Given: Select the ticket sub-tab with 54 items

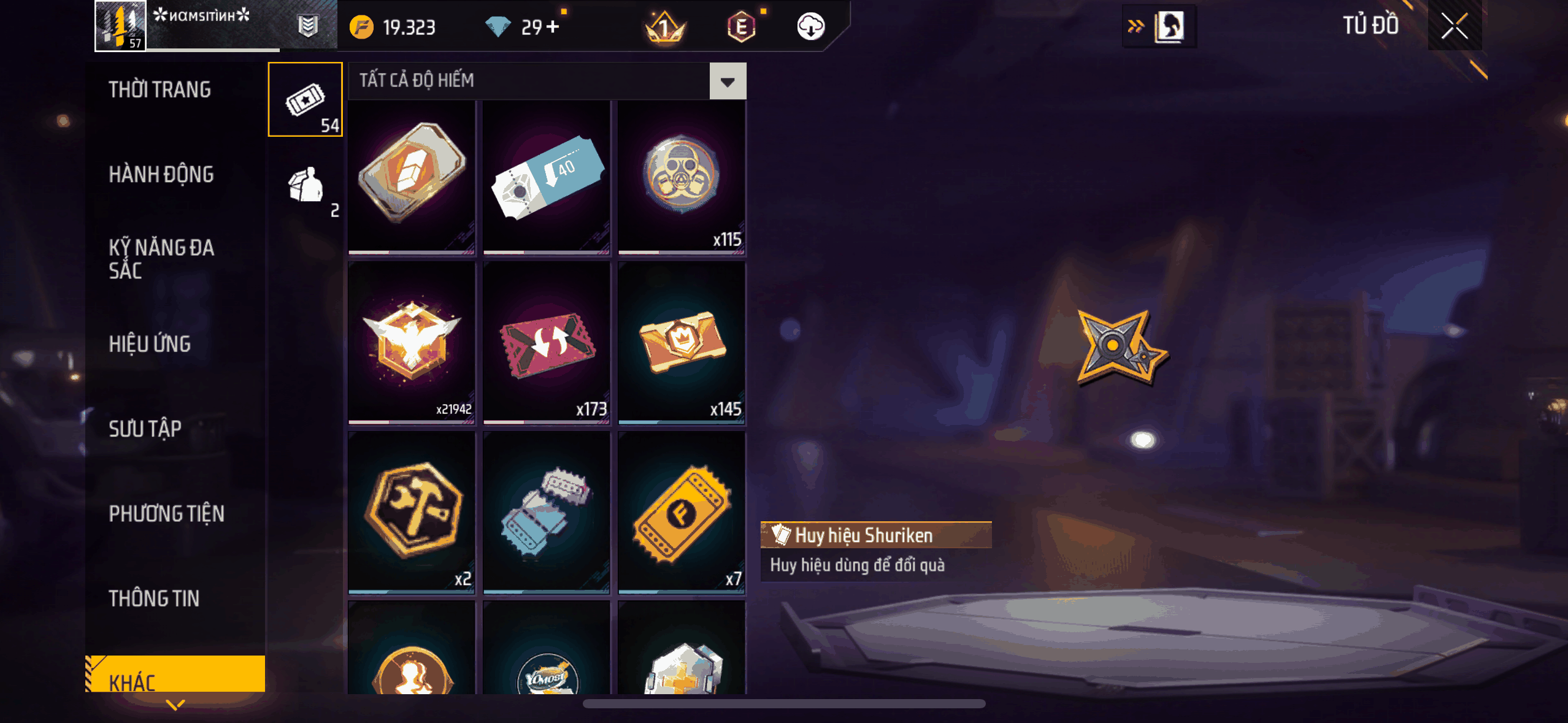Looking at the screenshot, I should [306, 99].
